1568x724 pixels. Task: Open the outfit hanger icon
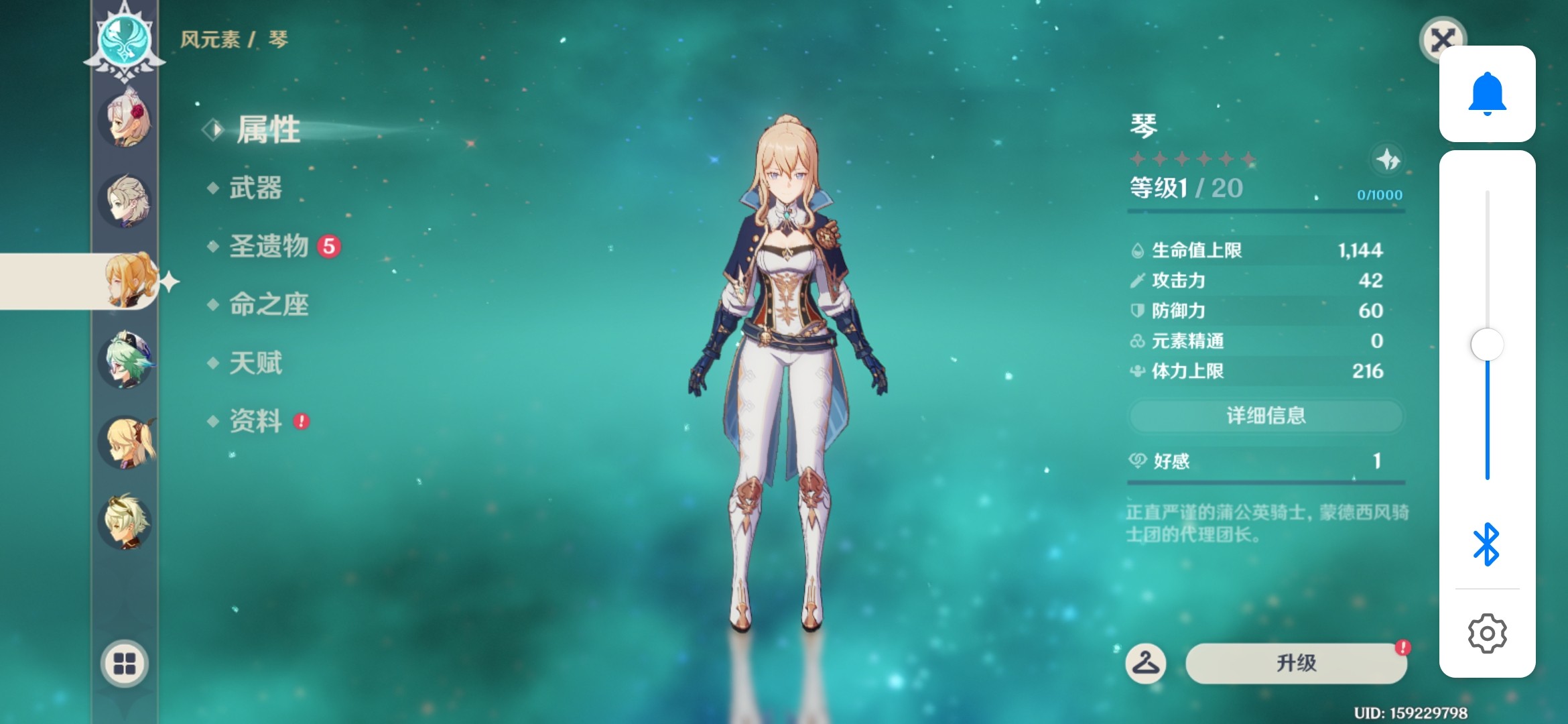(x=1145, y=663)
